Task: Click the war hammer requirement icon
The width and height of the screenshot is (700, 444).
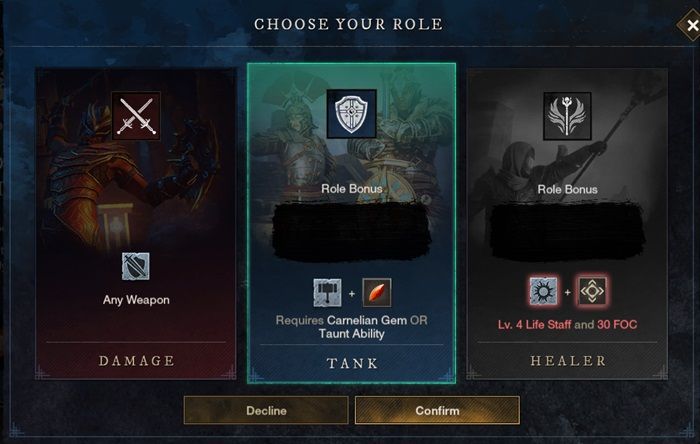Action: pyautogui.click(x=327, y=292)
